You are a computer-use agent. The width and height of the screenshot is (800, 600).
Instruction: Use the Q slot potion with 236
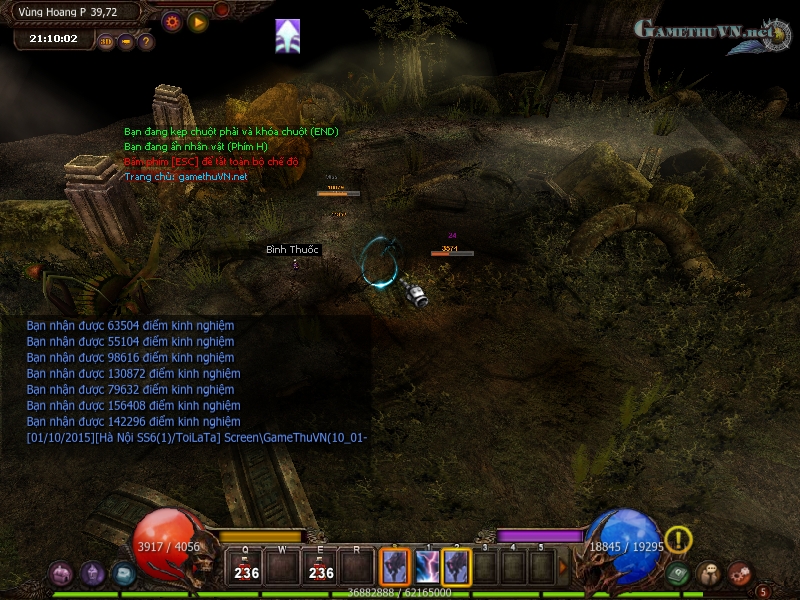245,567
